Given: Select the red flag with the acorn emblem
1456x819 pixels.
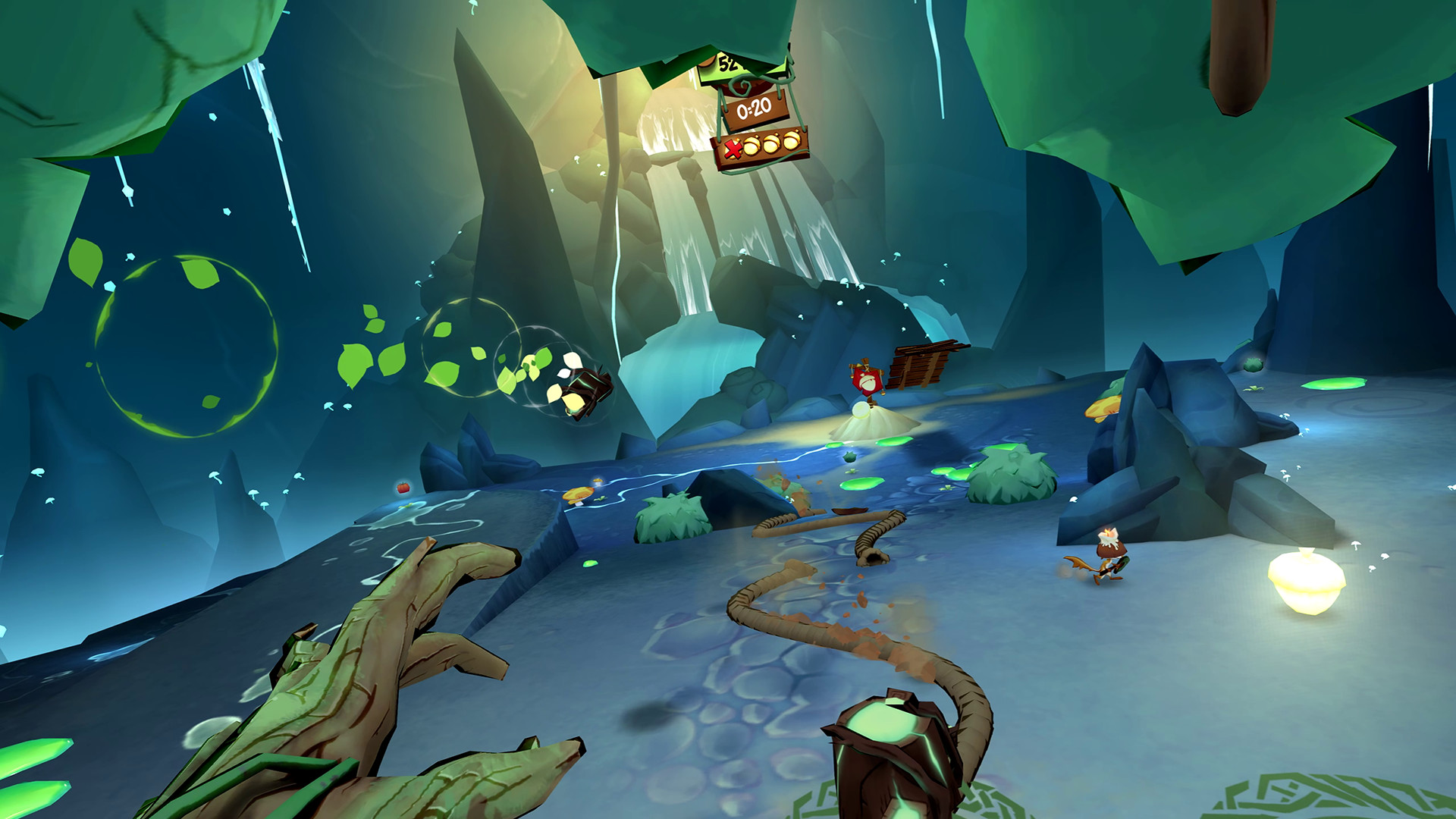Looking at the screenshot, I should coord(866,383).
